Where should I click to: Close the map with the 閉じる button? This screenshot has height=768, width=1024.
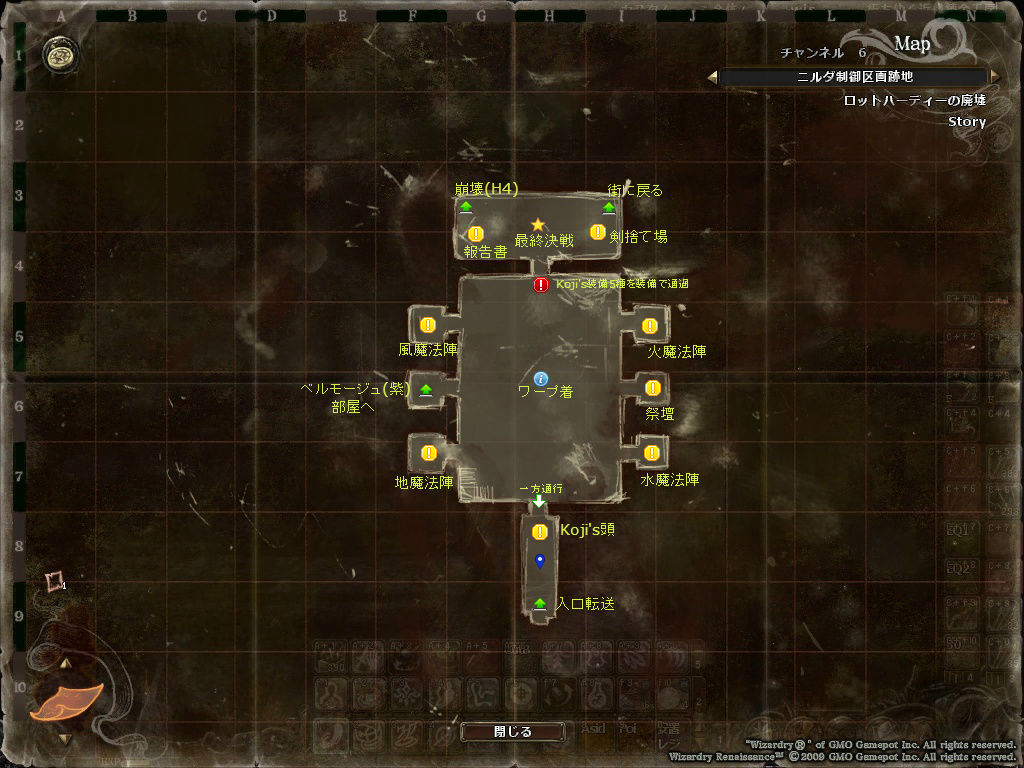pyautogui.click(x=512, y=732)
